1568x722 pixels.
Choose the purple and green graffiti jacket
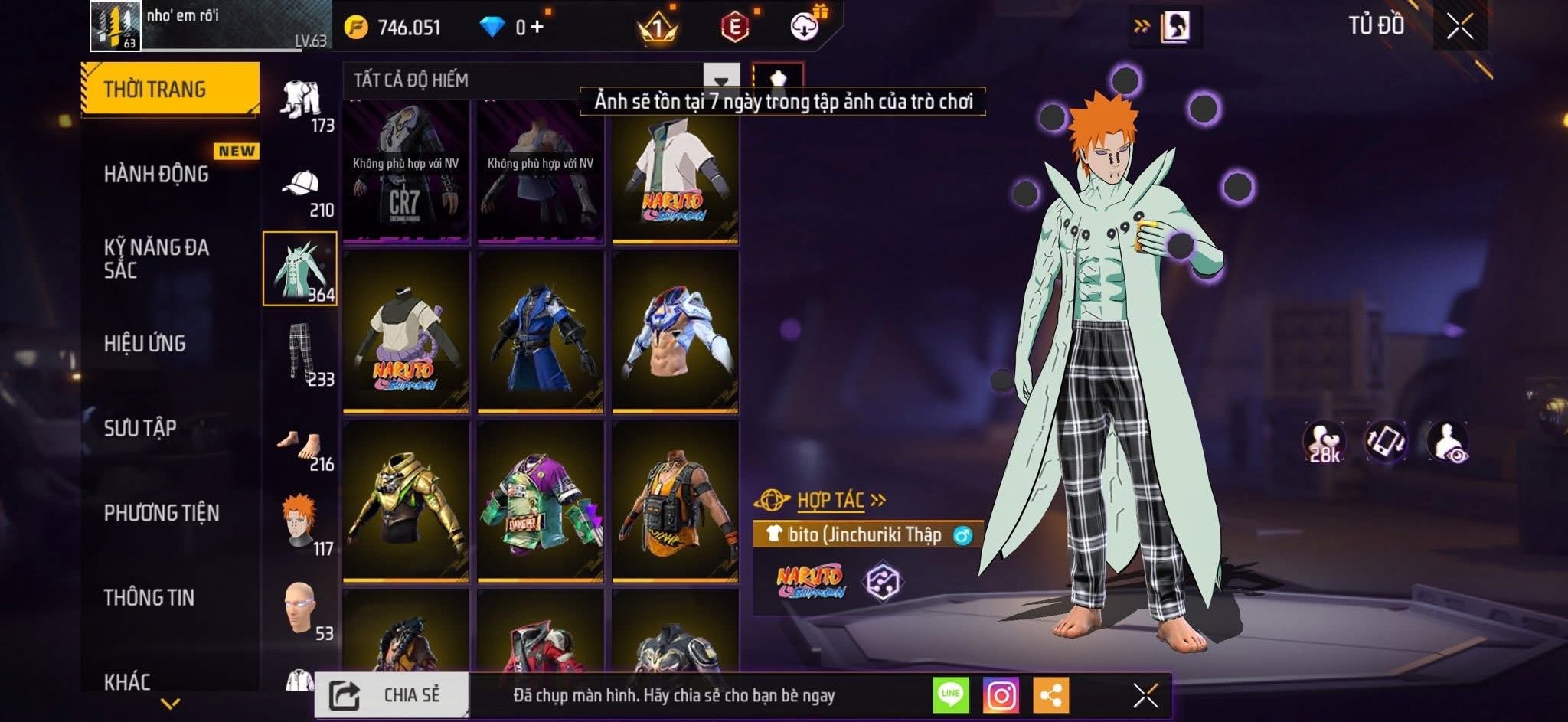click(x=541, y=501)
